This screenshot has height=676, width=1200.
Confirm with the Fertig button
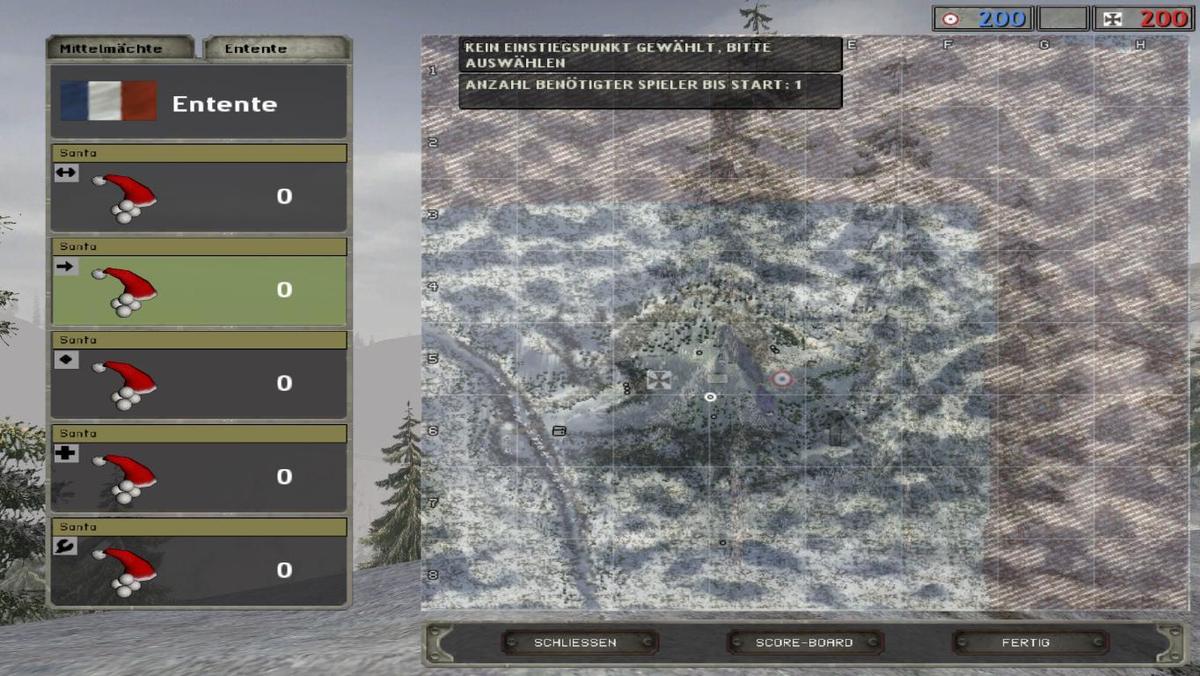(1025, 642)
